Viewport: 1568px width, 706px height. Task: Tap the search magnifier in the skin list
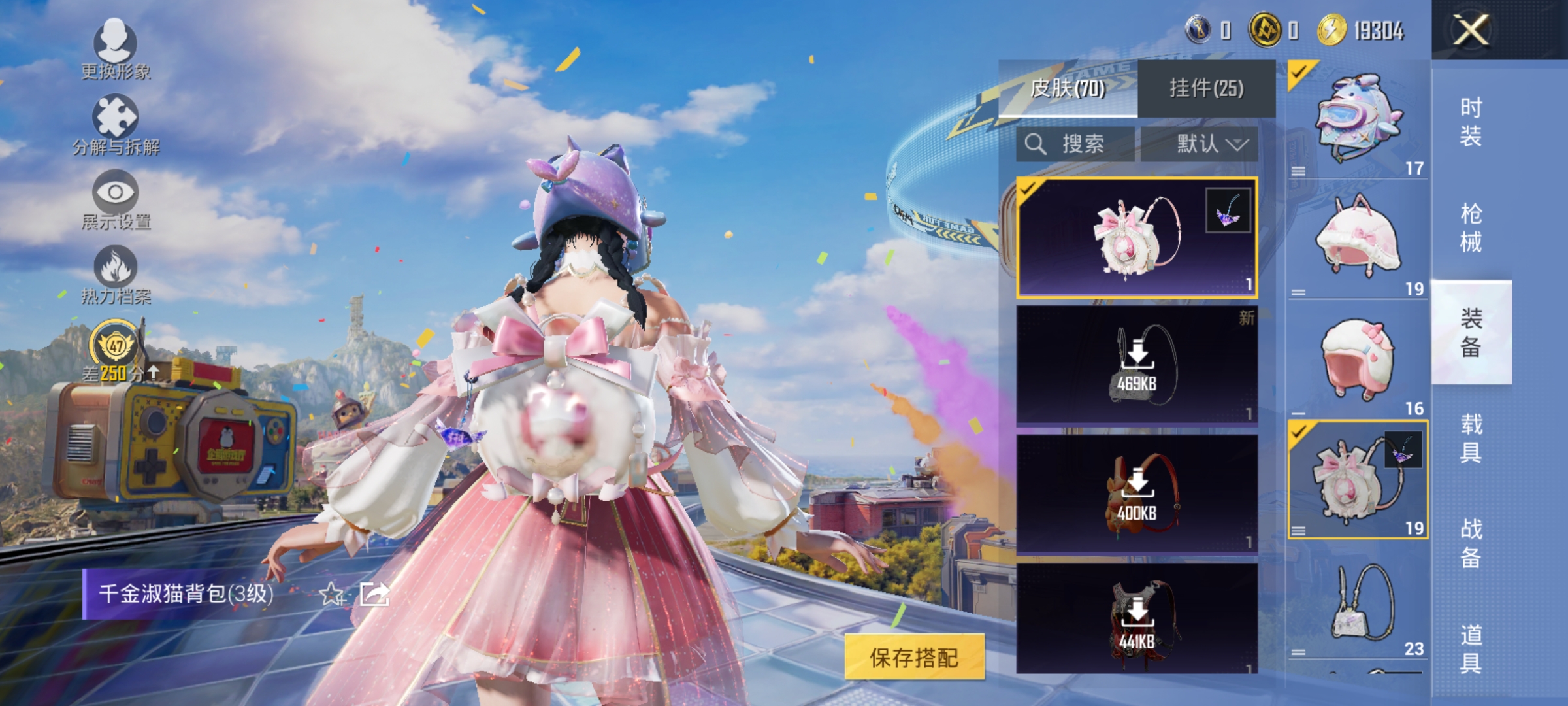click(x=1037, y=144)
